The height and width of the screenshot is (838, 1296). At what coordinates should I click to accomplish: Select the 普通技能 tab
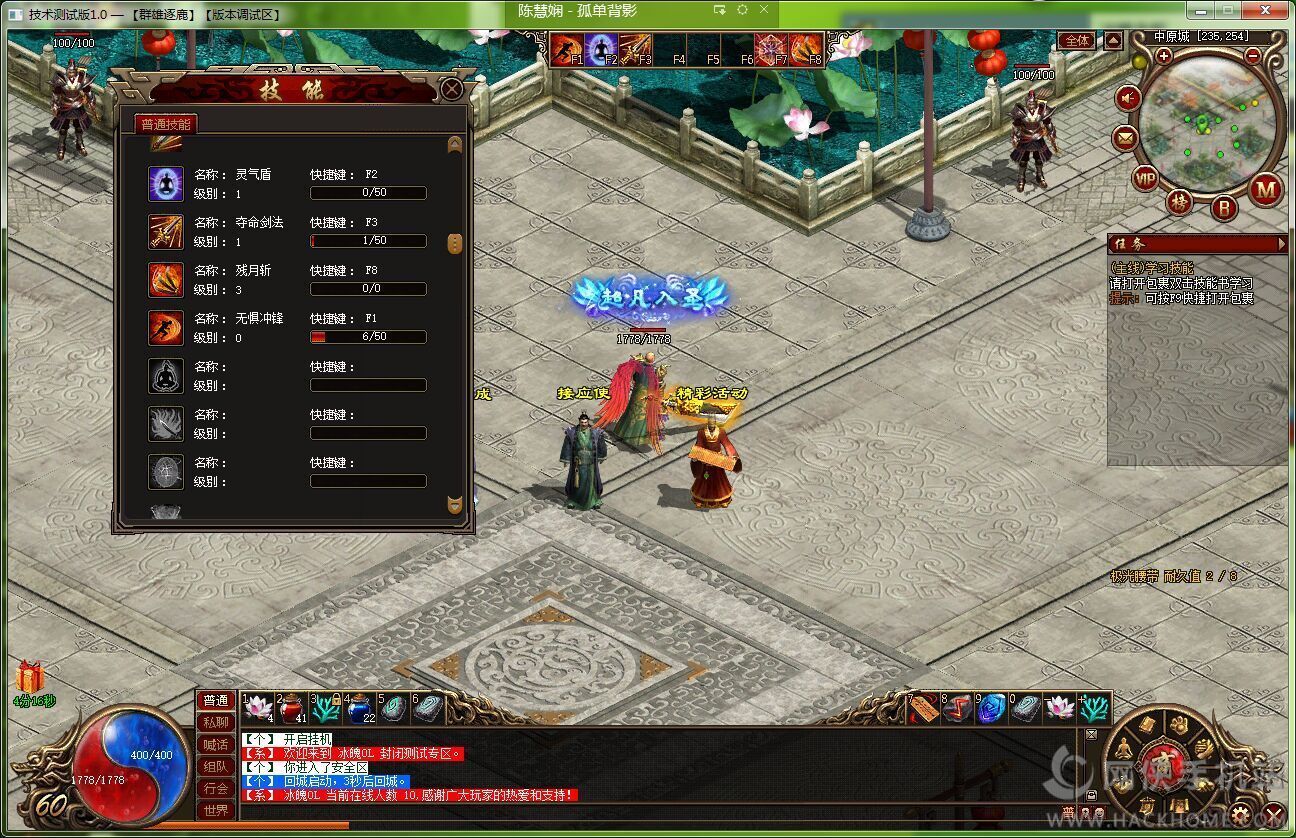click(166, 124)
